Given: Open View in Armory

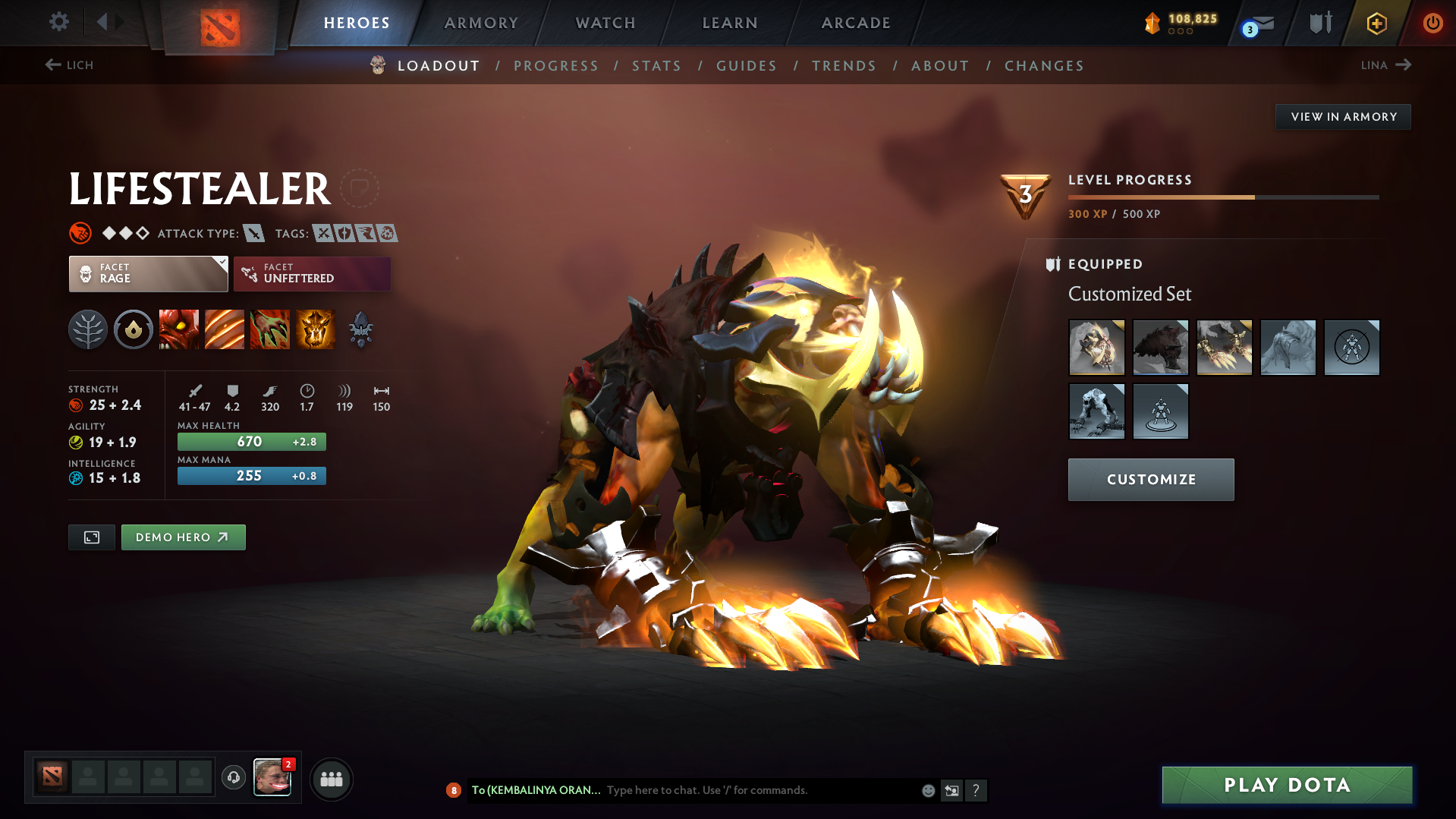Looking at the screenshot, I should pos(1343,117).
